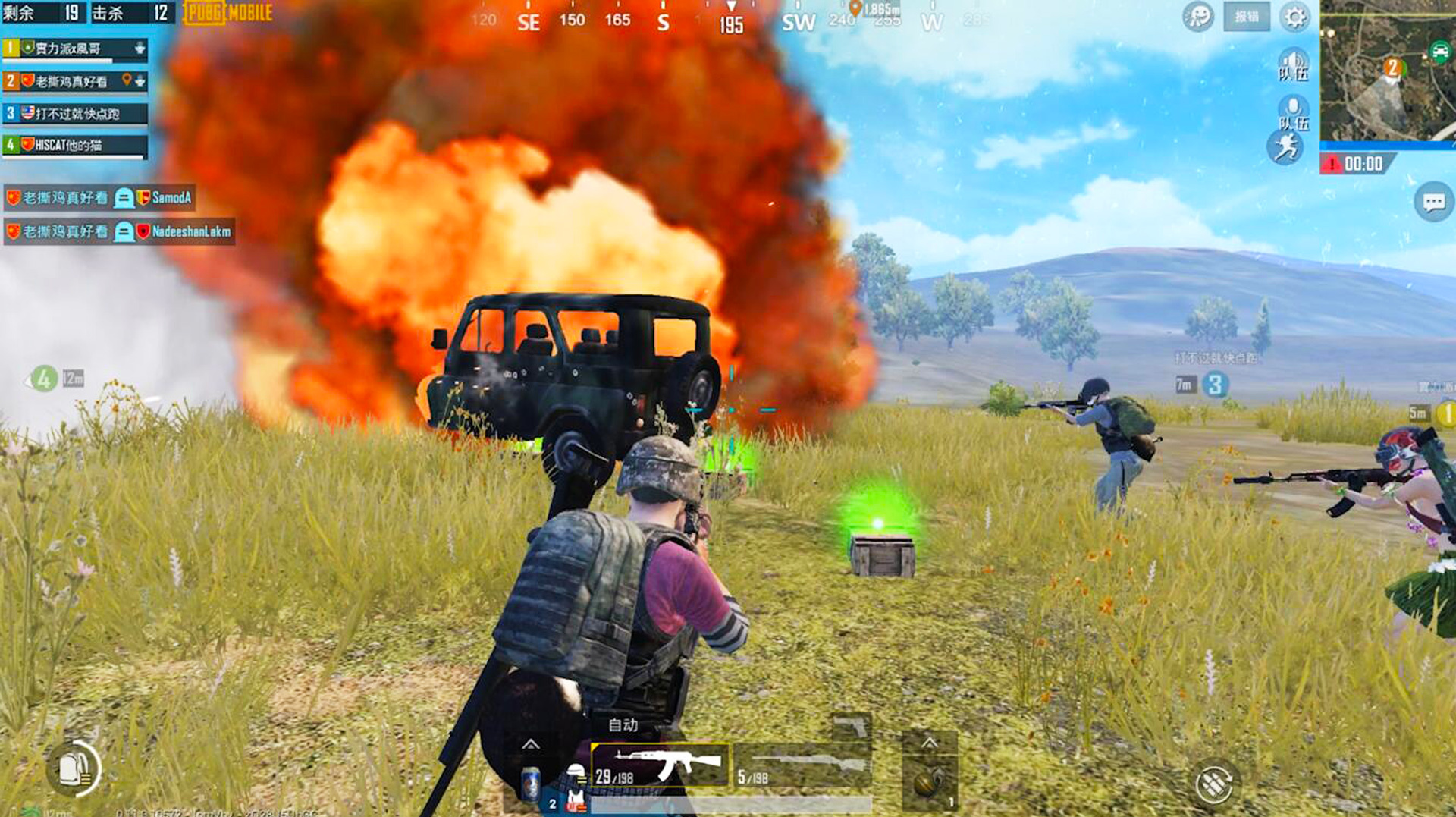
Task: Select teammate 老撕鸡真好看 in squad list
Action: click(x=74, y=81)
